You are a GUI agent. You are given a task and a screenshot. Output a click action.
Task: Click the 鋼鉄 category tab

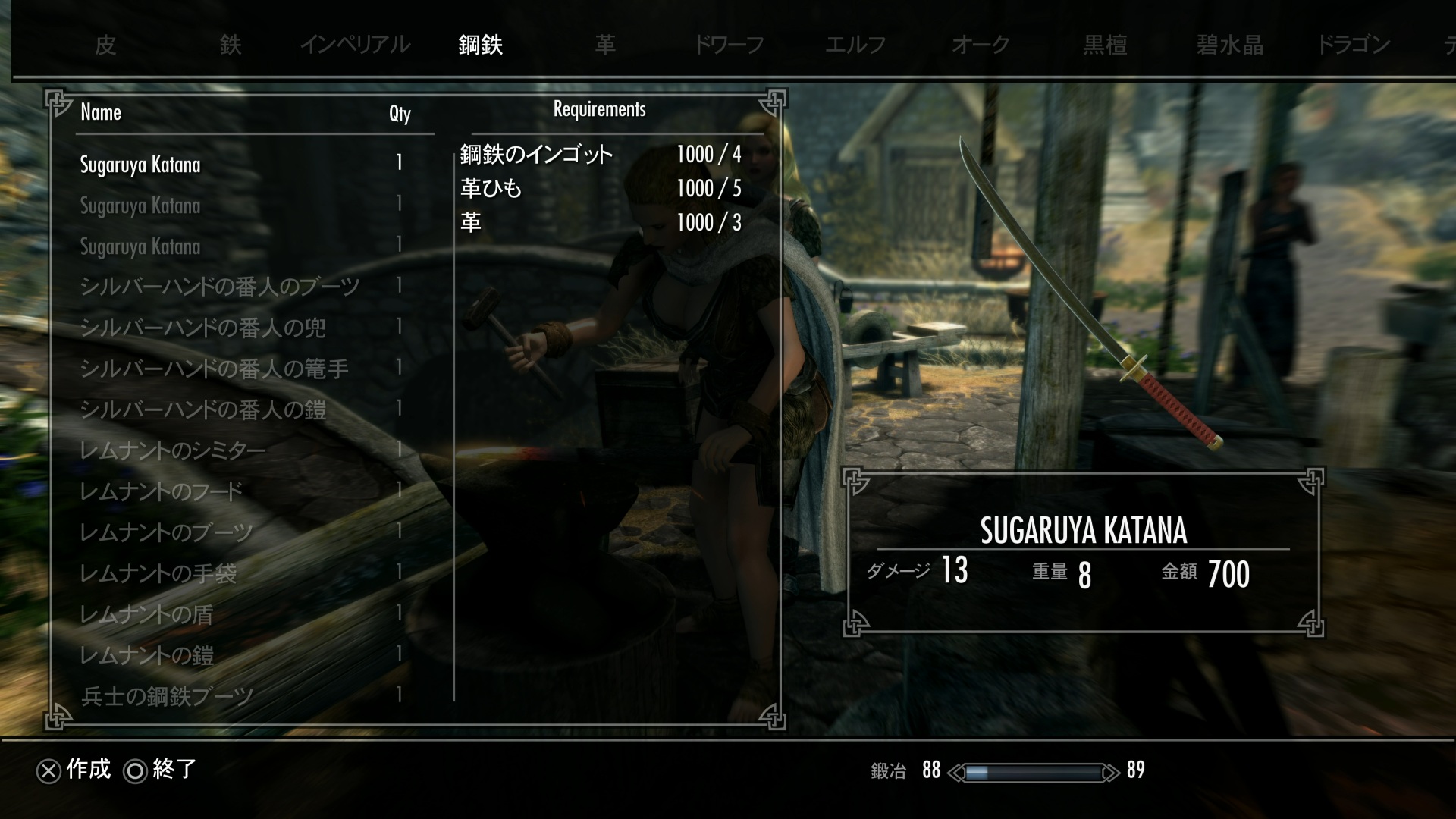point(481,45)
